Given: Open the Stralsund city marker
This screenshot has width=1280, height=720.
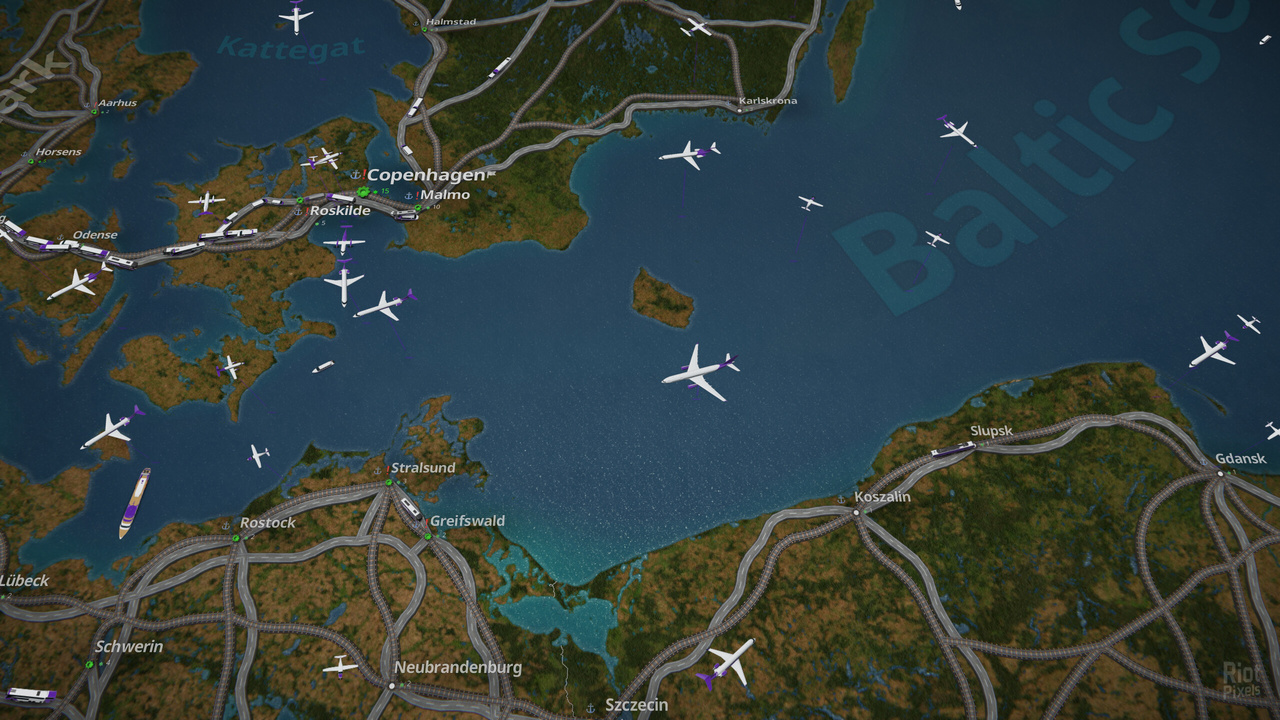Looking at the screenshot, I should tap(388, 482).
